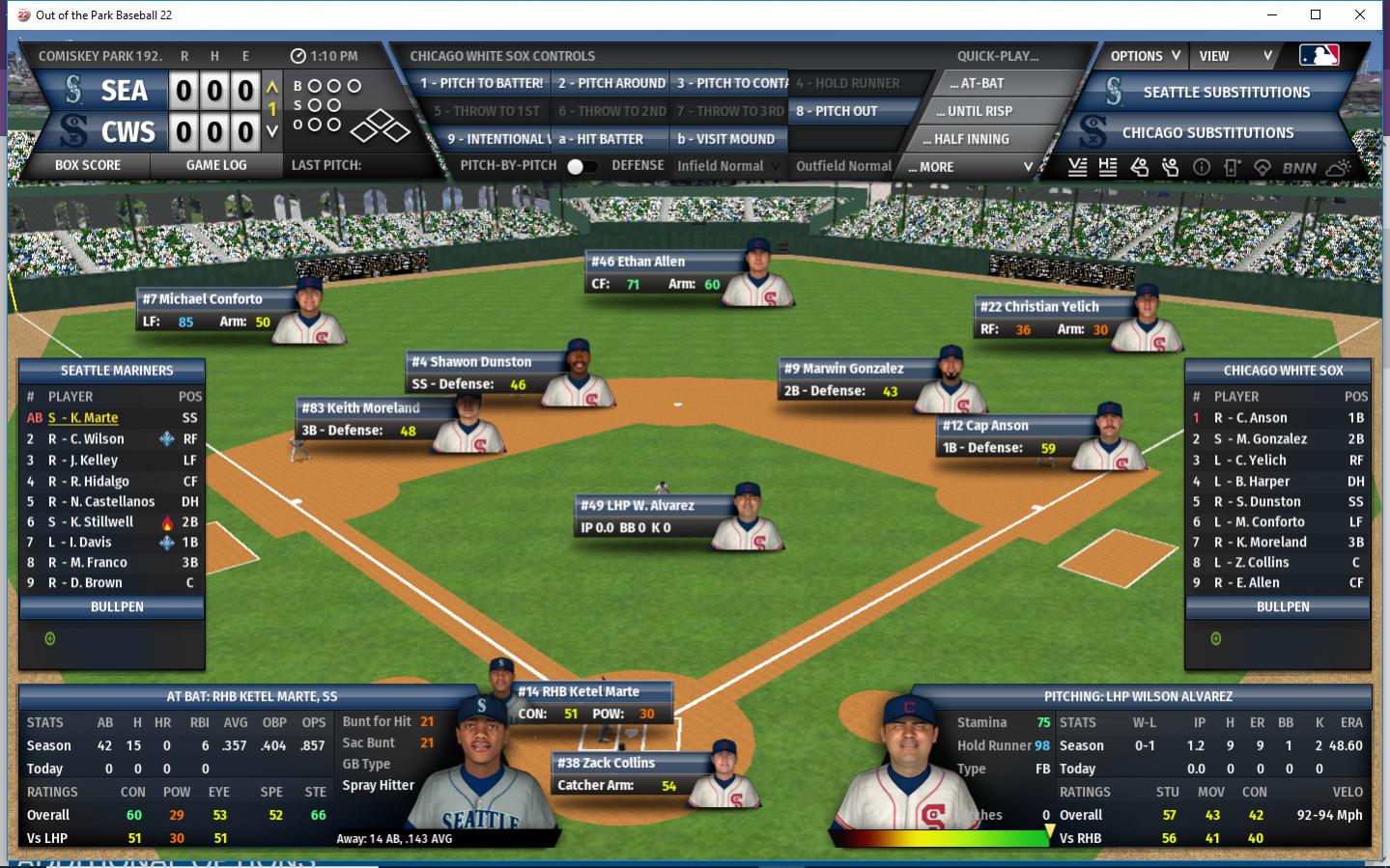Call a Pitch Out
The width and height of the screenshot is (1390, 868).
pos(837,111)
